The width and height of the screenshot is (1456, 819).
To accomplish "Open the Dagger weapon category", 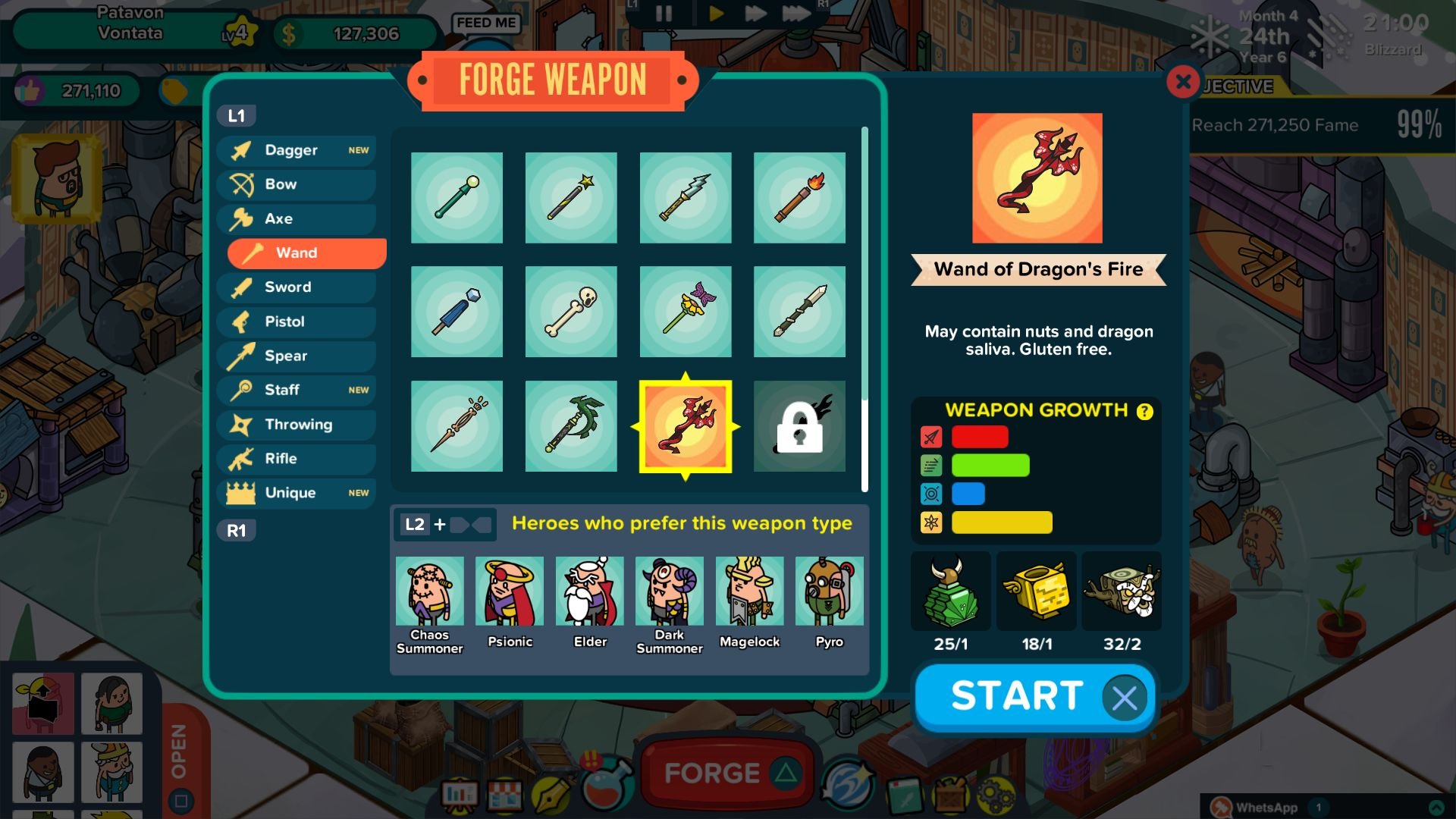I will point(296,149).
